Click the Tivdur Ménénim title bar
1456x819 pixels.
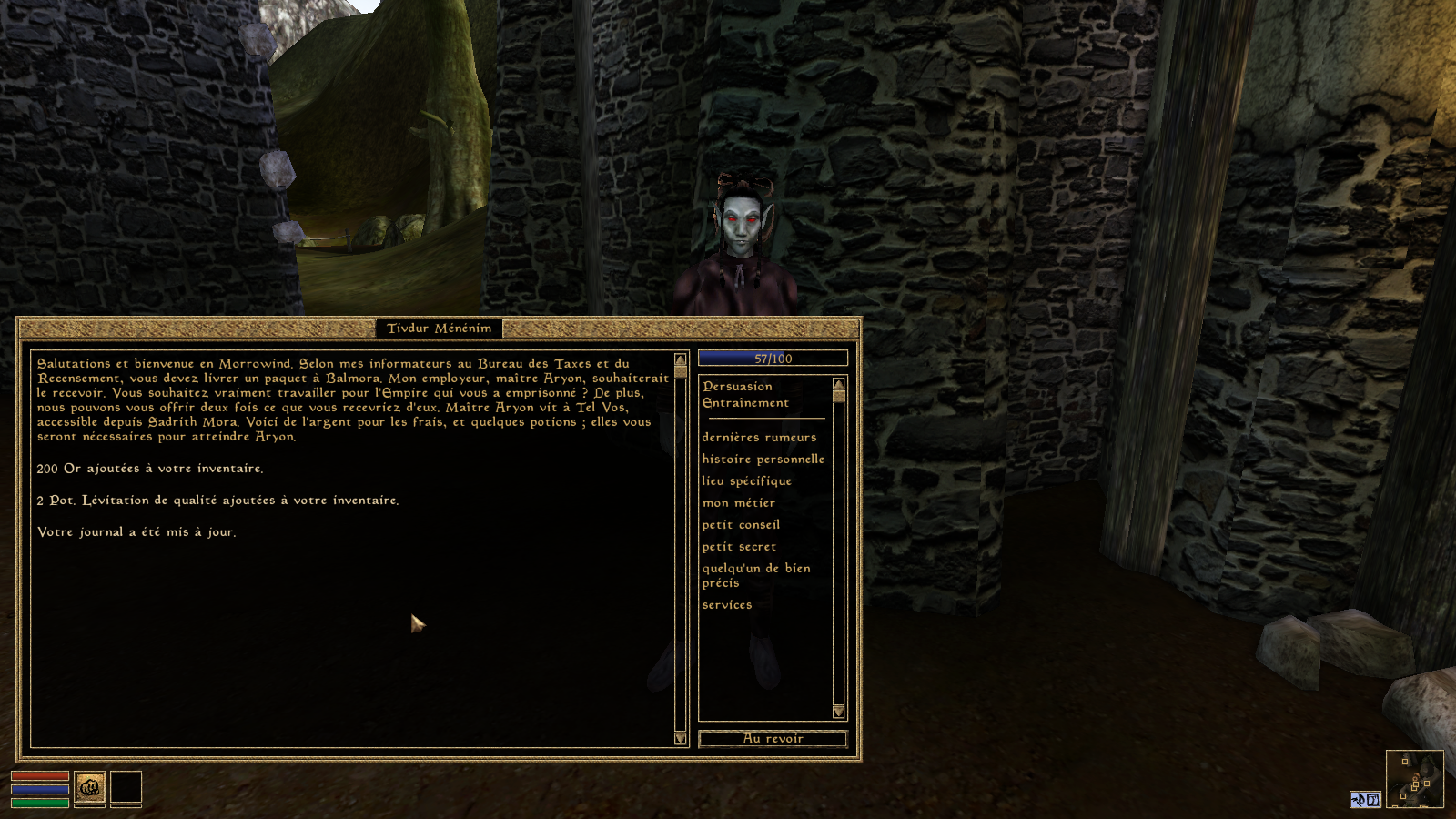pos(439,329)
